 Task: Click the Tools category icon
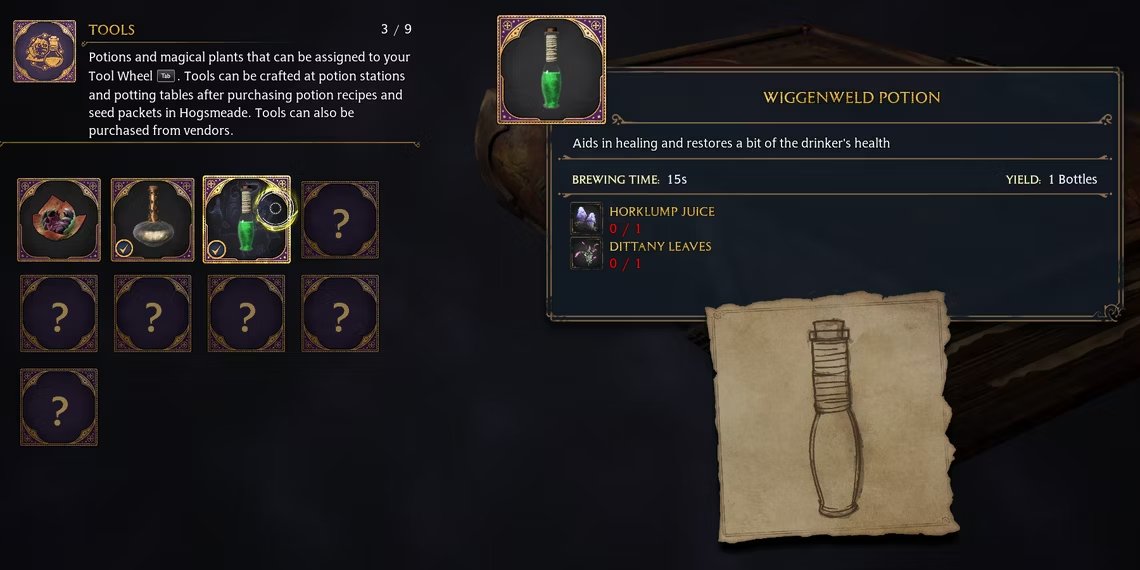45,52
